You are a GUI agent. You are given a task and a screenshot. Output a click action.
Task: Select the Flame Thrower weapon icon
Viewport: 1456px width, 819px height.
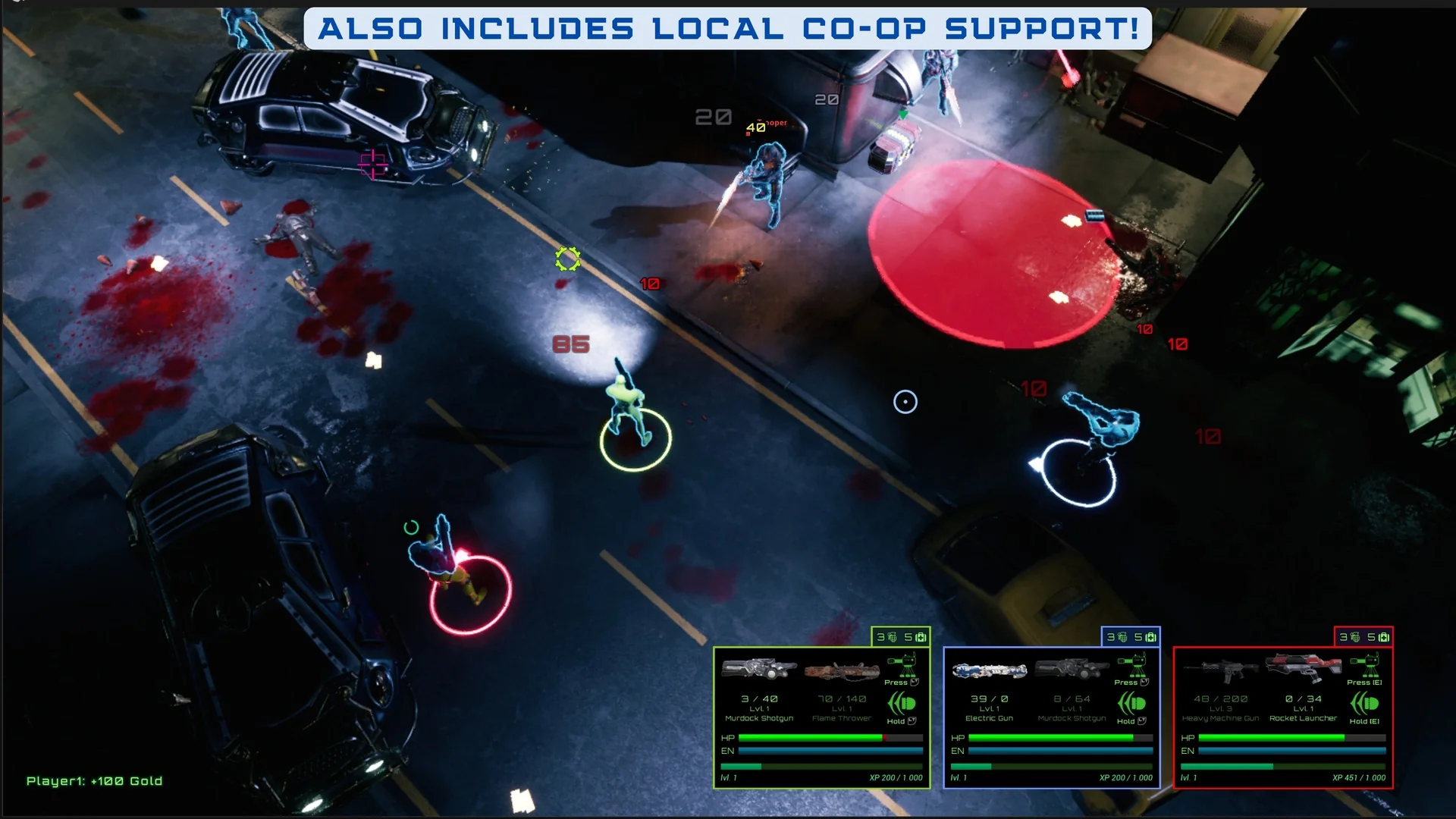pos(842,670)
